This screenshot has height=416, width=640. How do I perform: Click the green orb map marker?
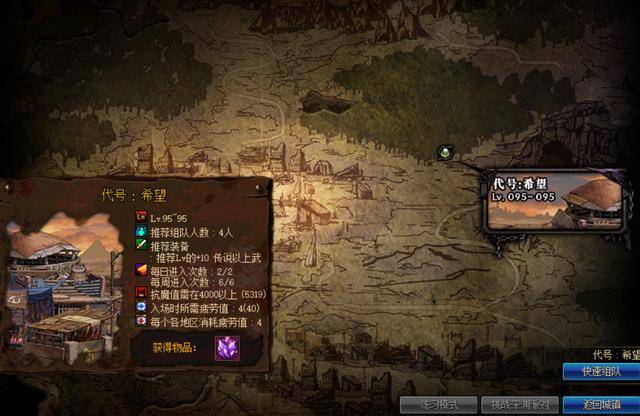pyautogui.click(x=445, y=152)
